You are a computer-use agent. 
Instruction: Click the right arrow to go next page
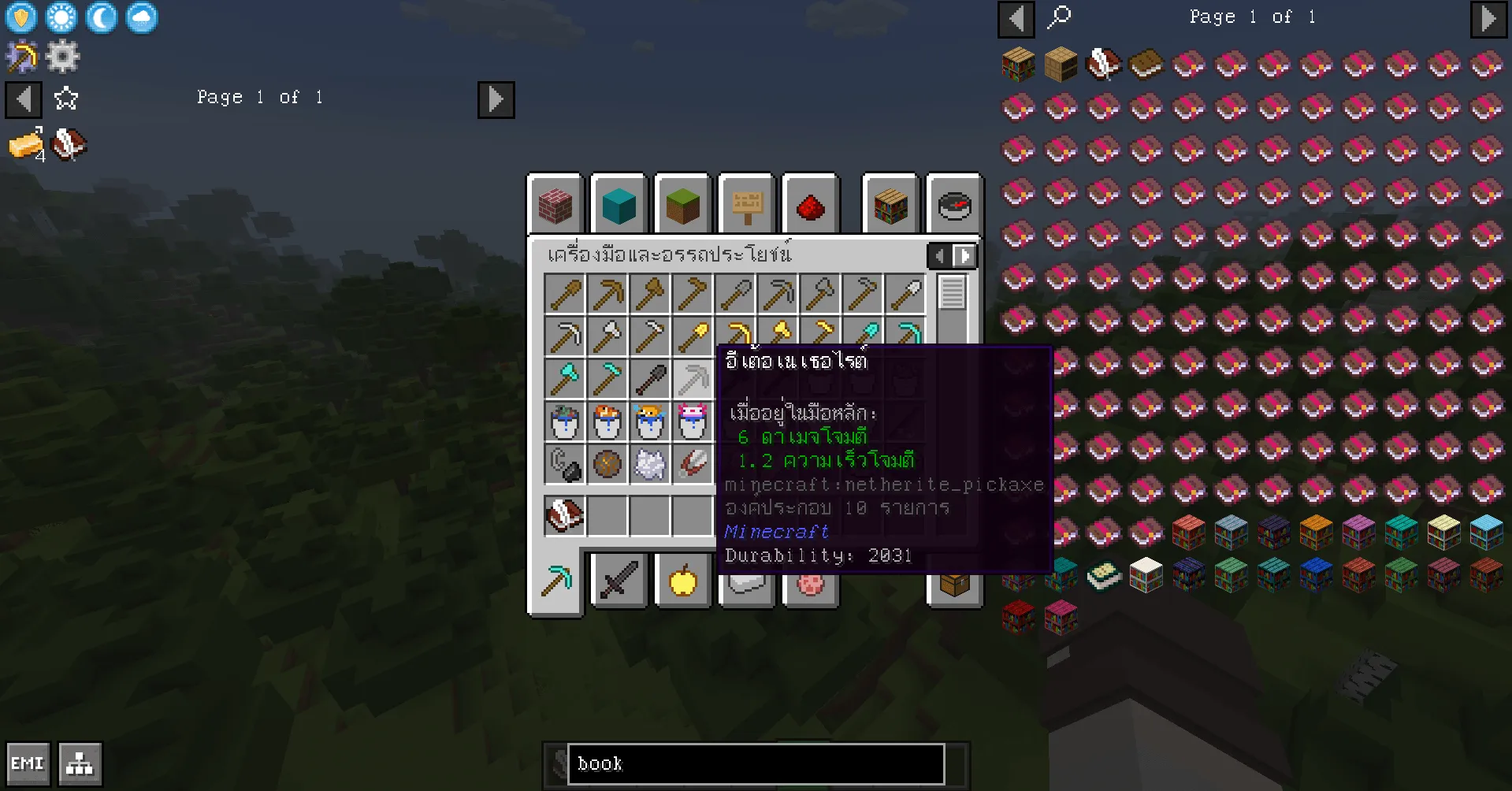click(496, 99)
